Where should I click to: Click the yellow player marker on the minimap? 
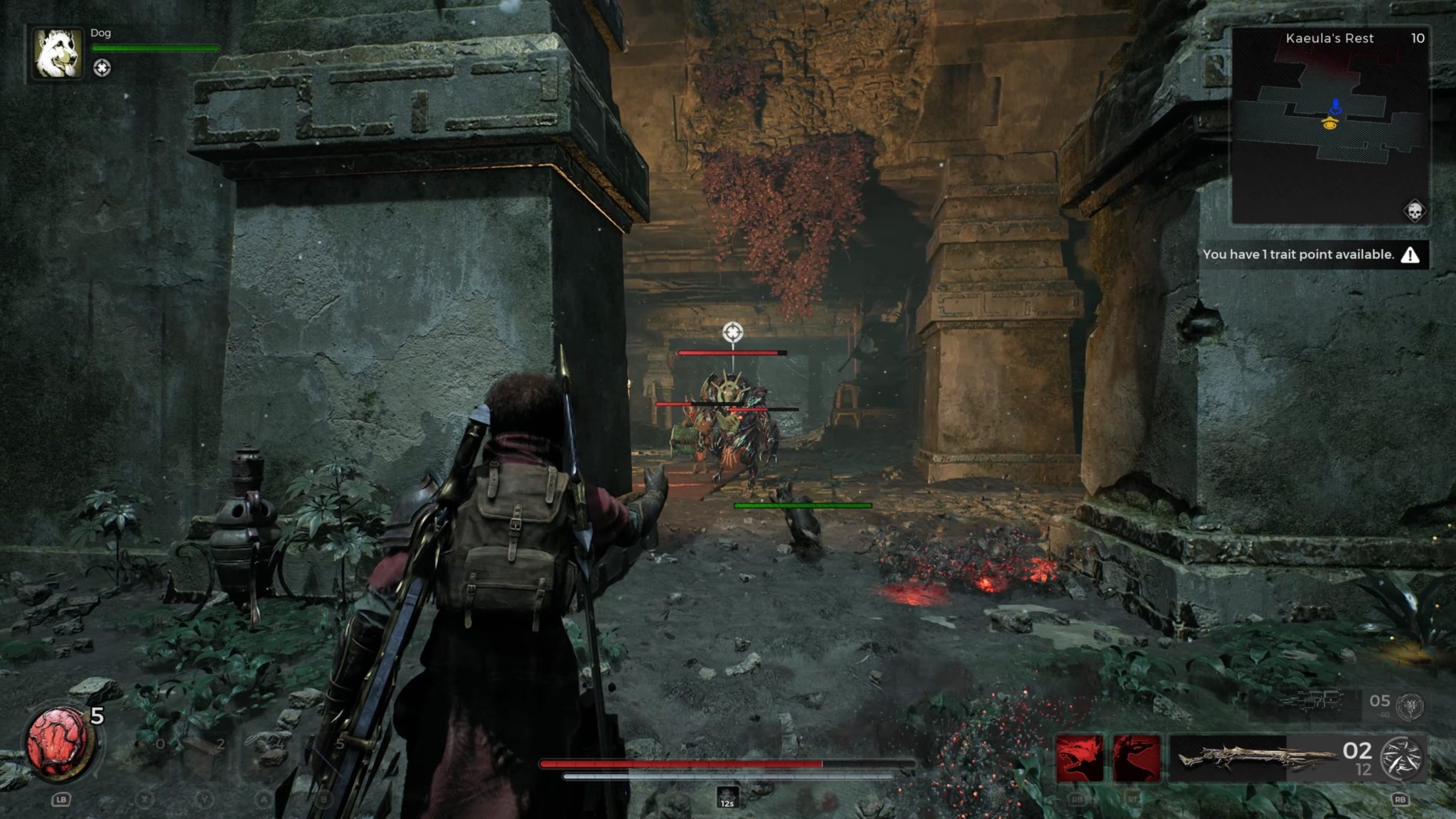click(1330, 124)
